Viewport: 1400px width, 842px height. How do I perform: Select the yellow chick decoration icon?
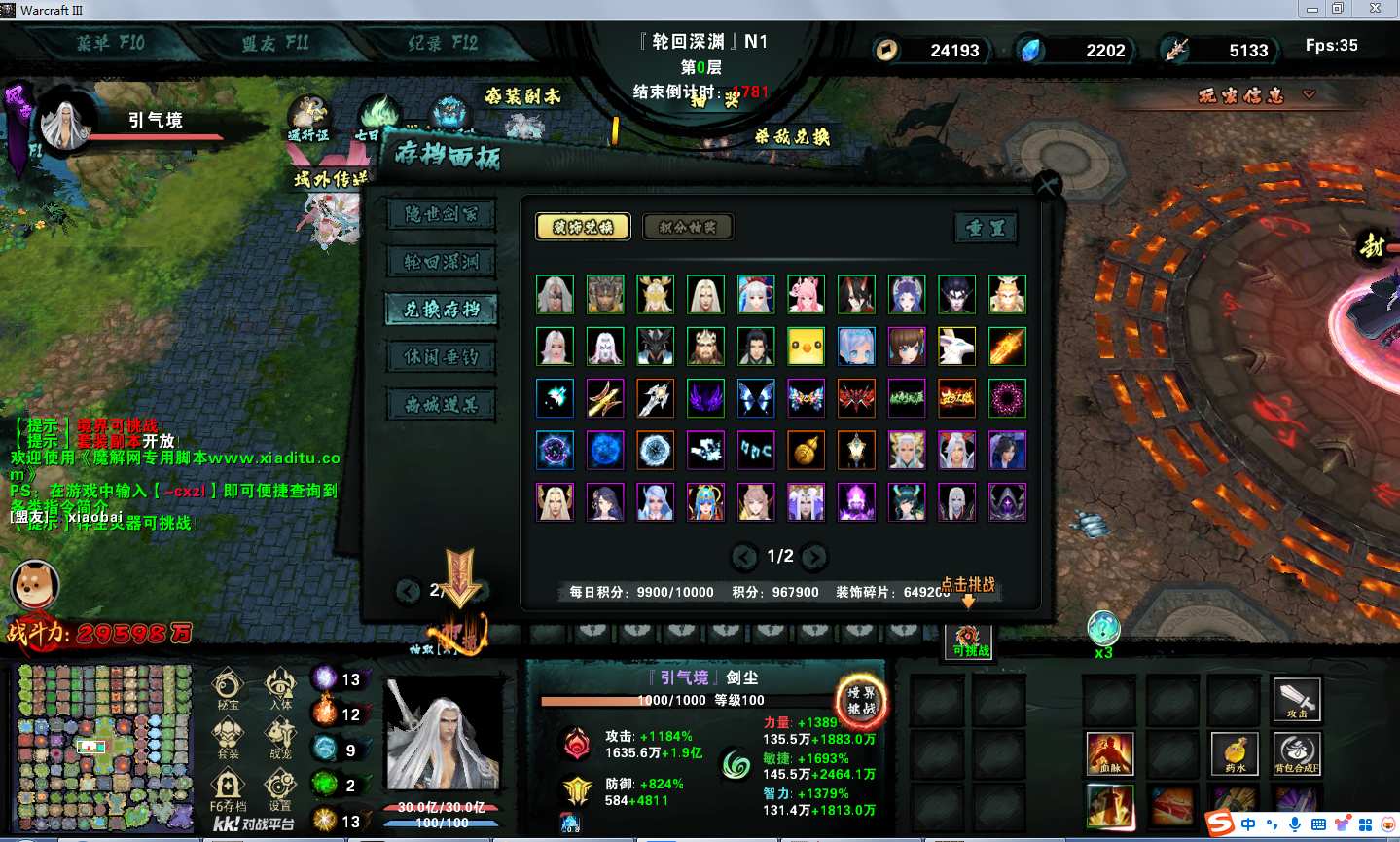point(806,347)
